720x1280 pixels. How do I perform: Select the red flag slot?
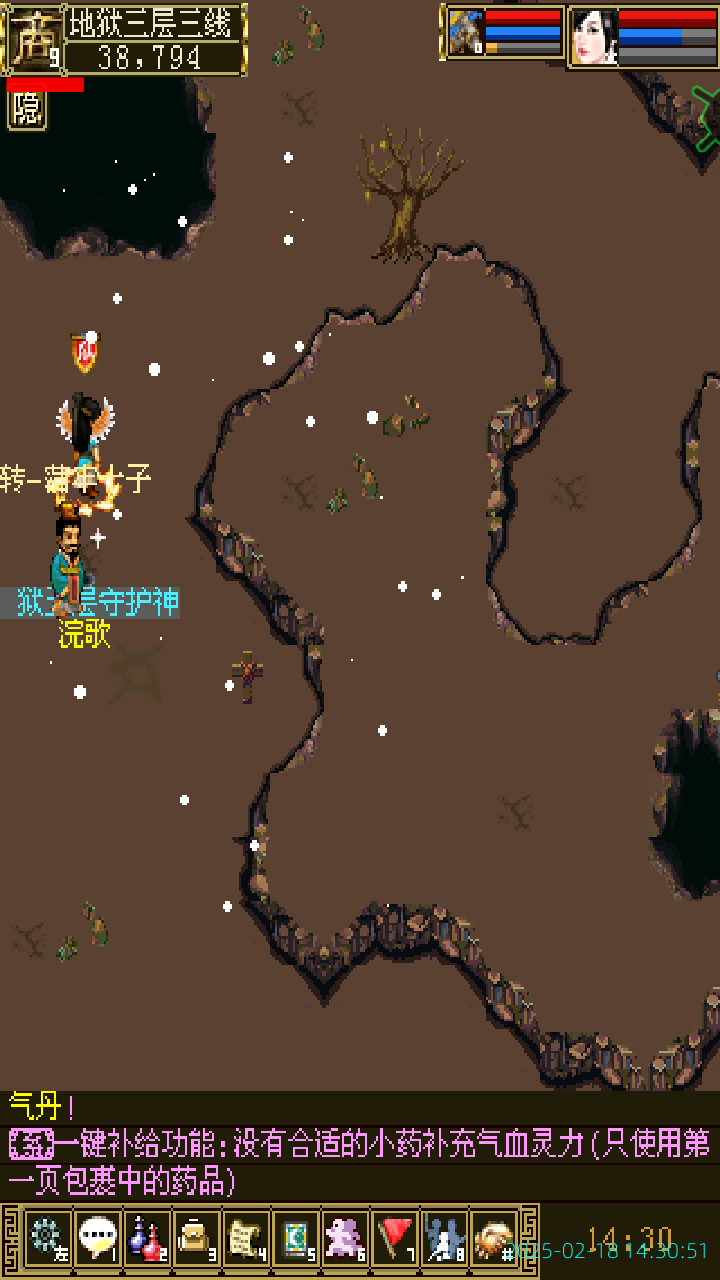(x=395, y=1238)
